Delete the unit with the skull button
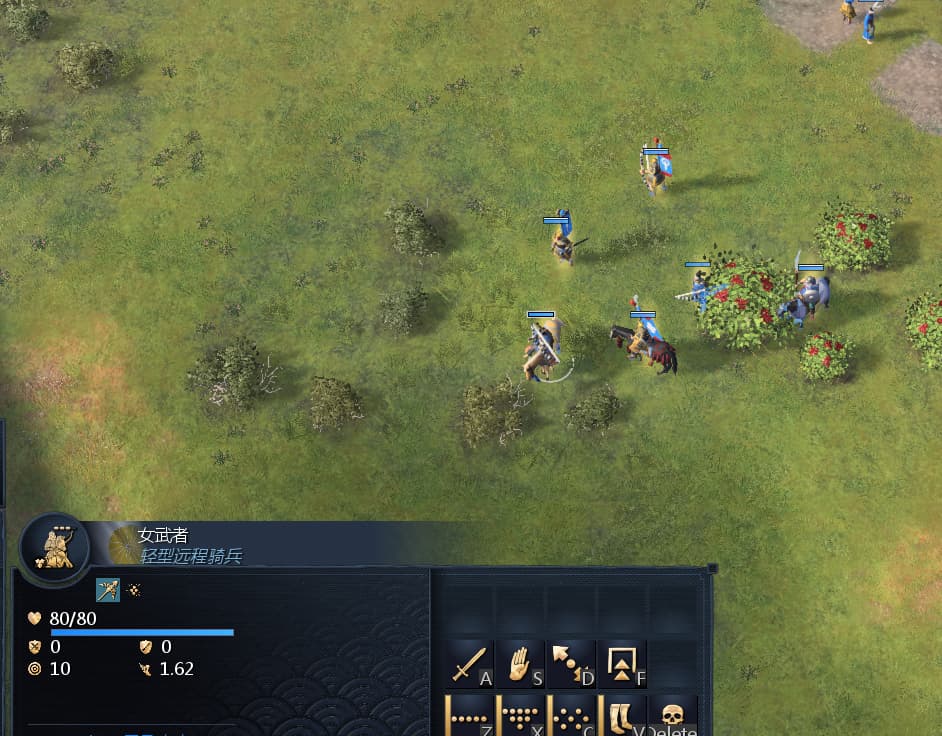The height and width of the screenshot is (736, 942). point(674,716)
